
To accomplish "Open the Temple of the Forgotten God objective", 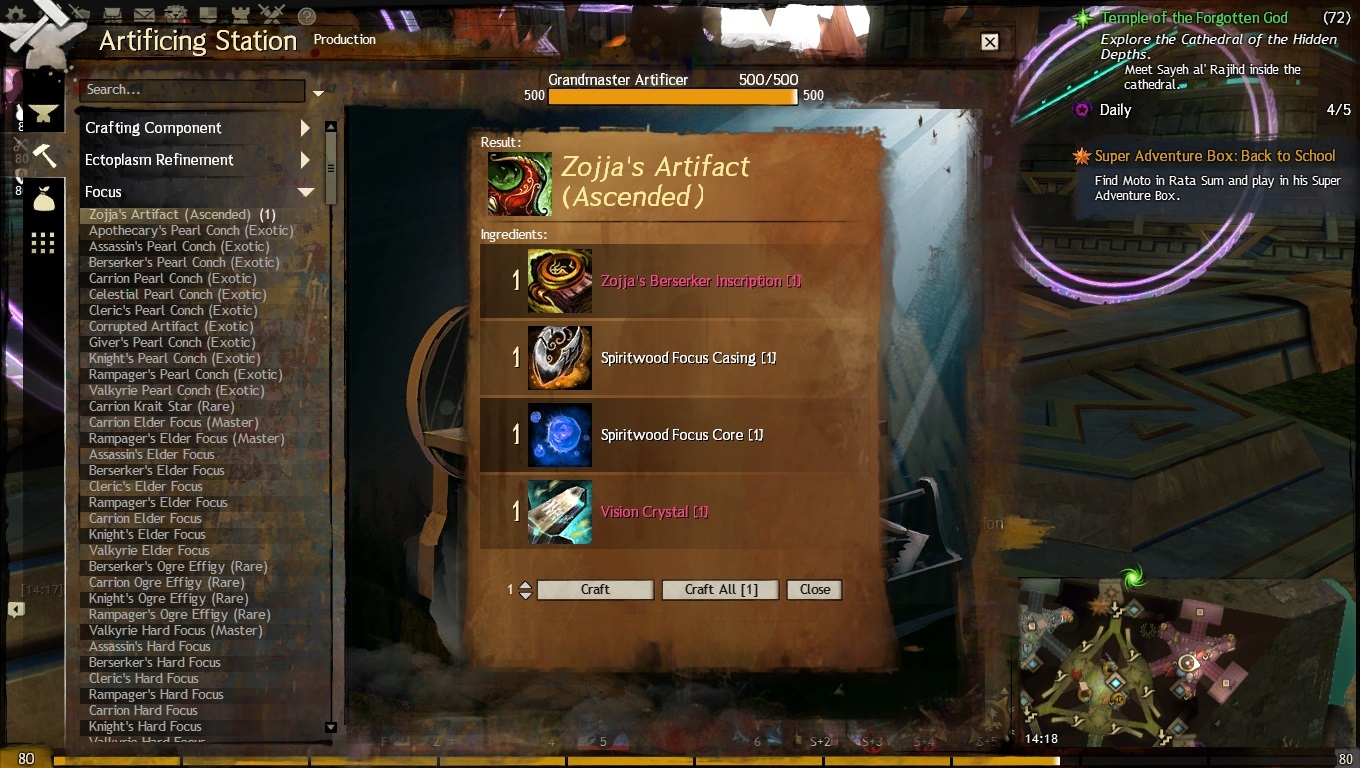I will click(x=1194, y=18).
